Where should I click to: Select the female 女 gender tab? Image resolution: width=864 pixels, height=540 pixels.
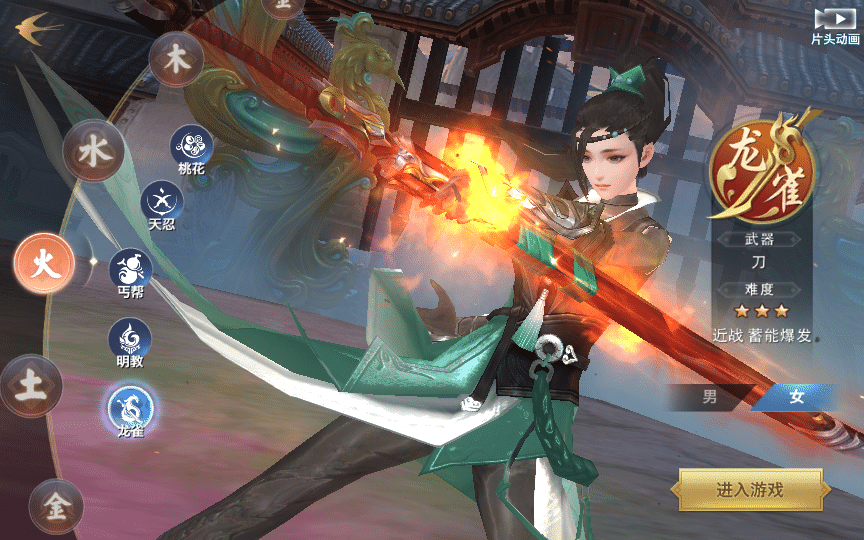pyautogui.click(x=796, y=397)
